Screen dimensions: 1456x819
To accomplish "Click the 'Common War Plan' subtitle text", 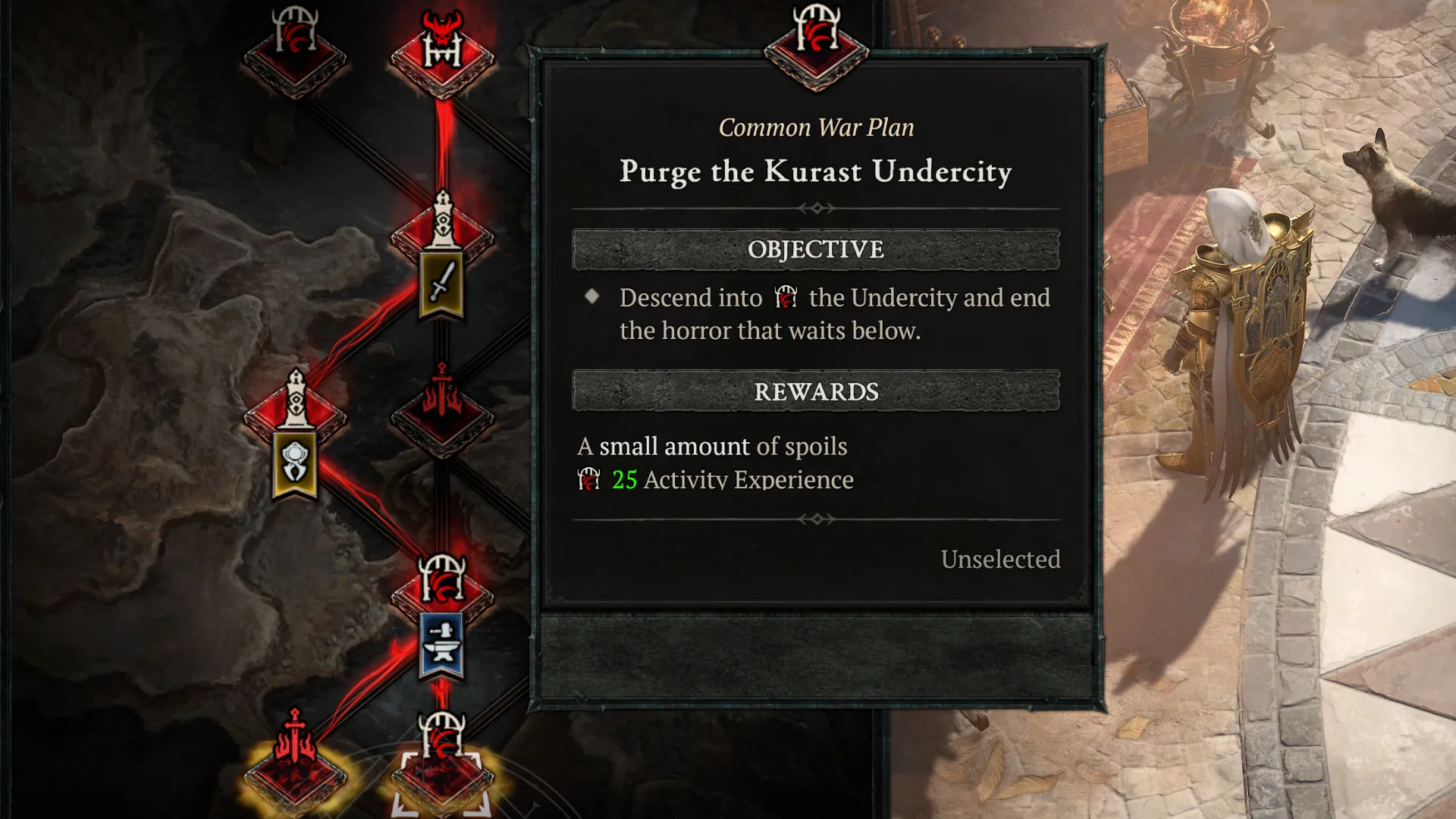I will (815, 127).
